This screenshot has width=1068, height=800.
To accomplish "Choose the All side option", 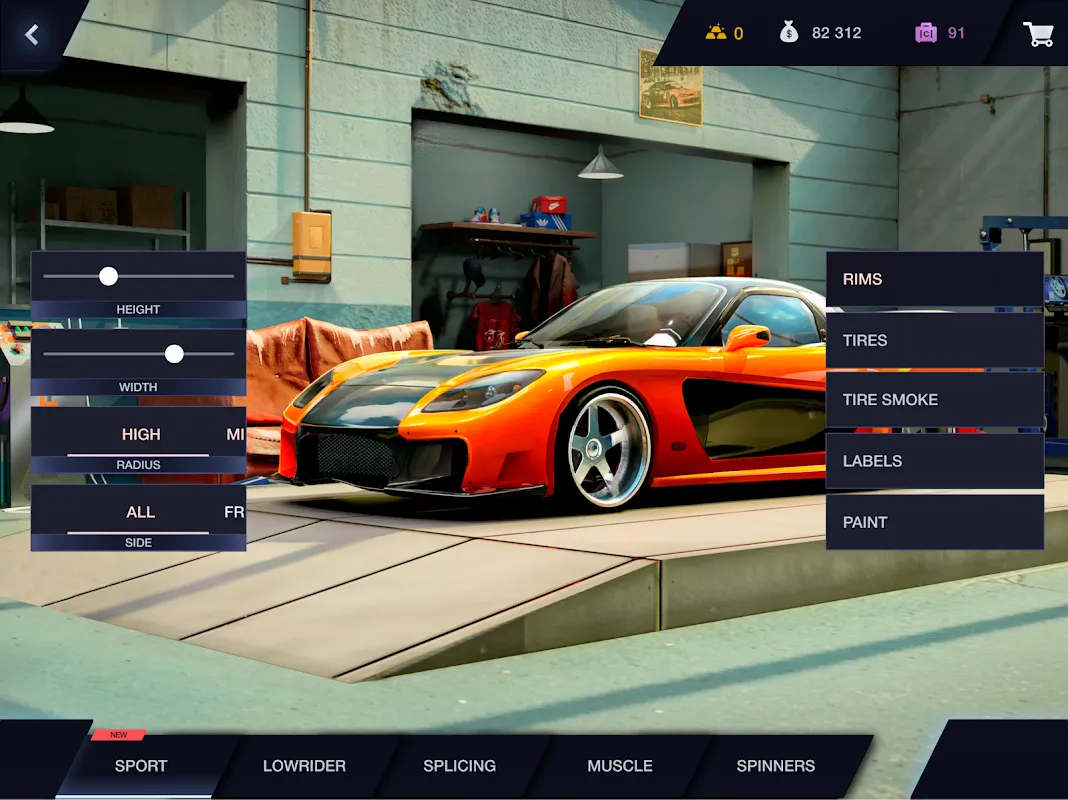I will click(140, 512).
